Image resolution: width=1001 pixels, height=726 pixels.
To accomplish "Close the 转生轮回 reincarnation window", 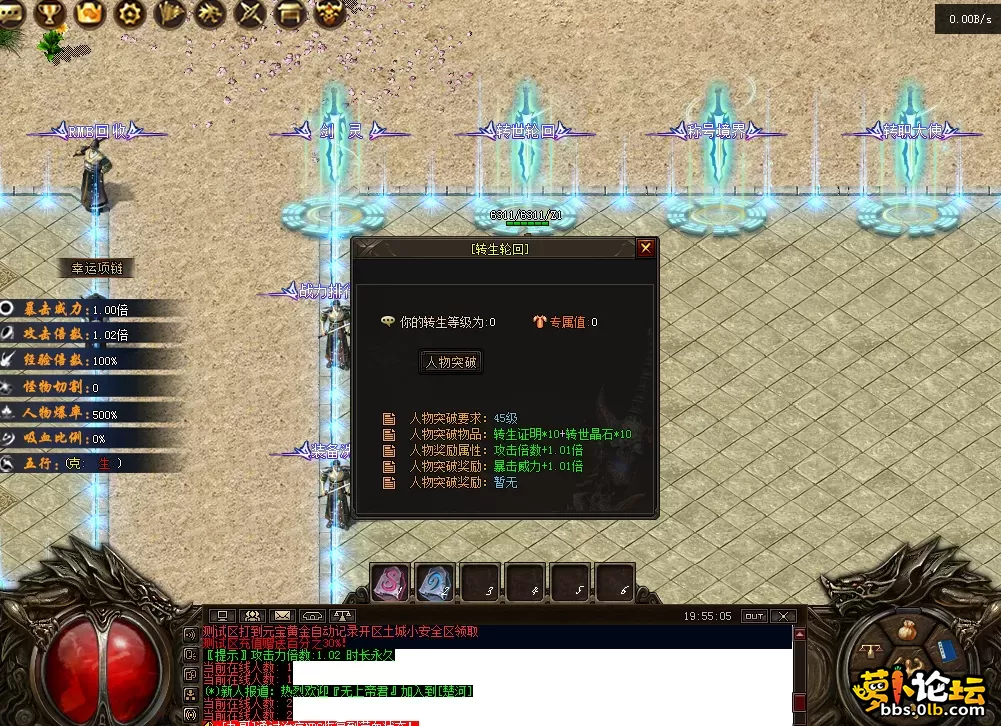I will (x=646, y=248).
